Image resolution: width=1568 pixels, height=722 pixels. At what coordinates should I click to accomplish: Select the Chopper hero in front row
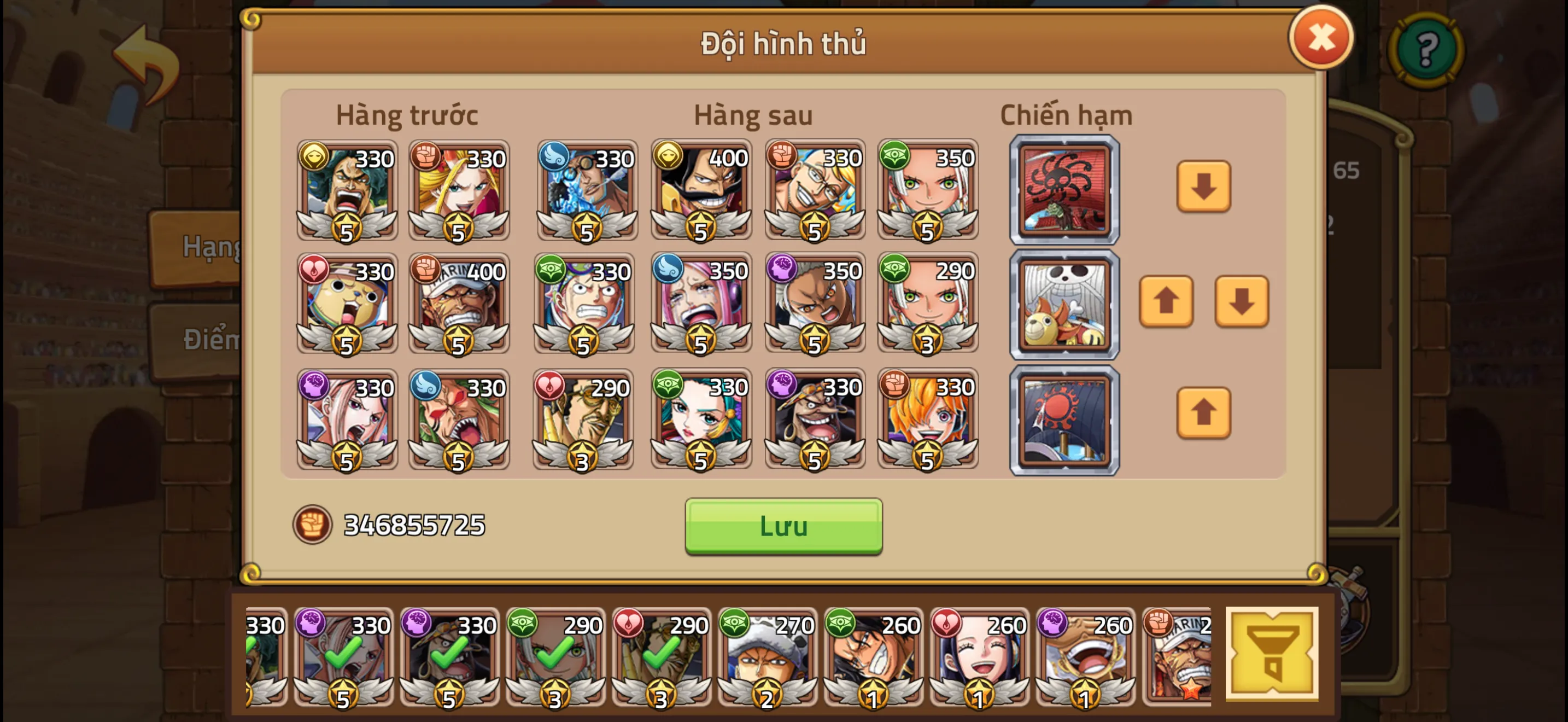[347, 304]
